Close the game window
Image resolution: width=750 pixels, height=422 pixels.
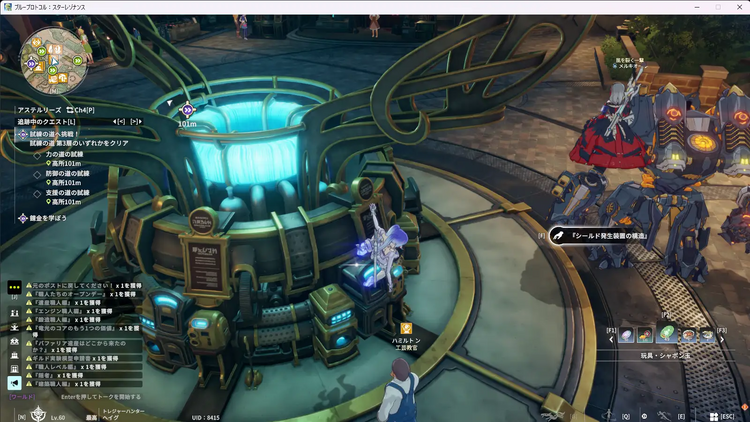pos(740,7)
